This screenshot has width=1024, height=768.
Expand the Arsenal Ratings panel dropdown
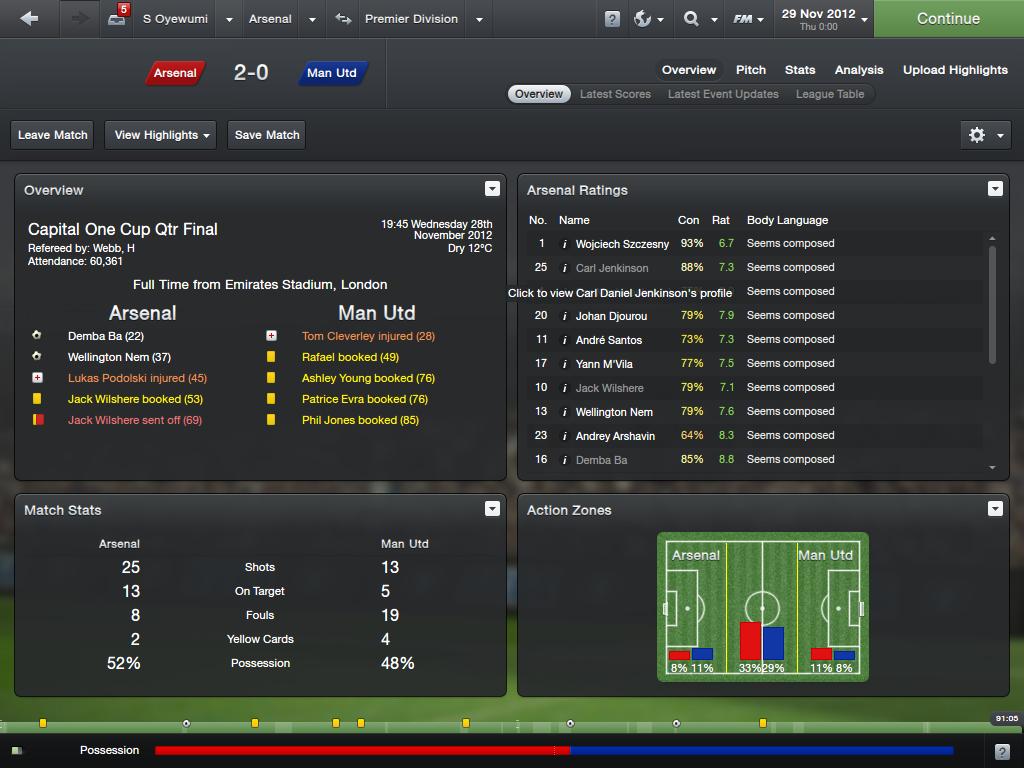995,189
